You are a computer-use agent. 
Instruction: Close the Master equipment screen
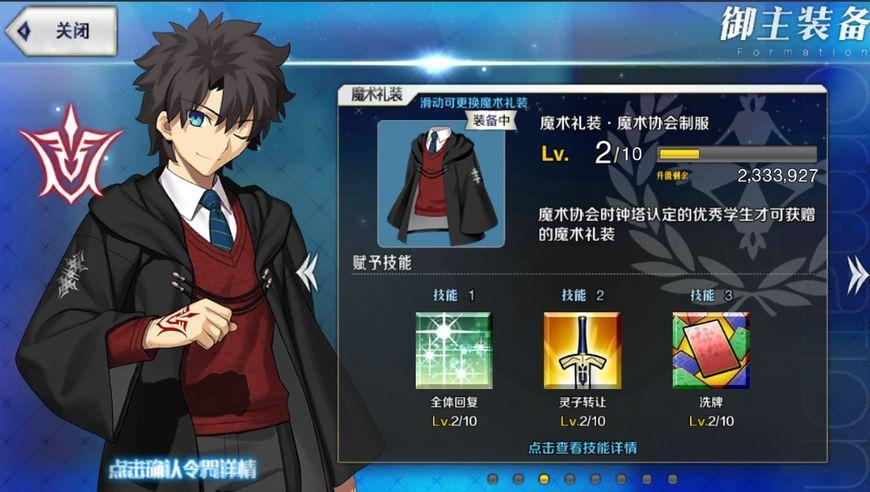(x=60, y=30)
